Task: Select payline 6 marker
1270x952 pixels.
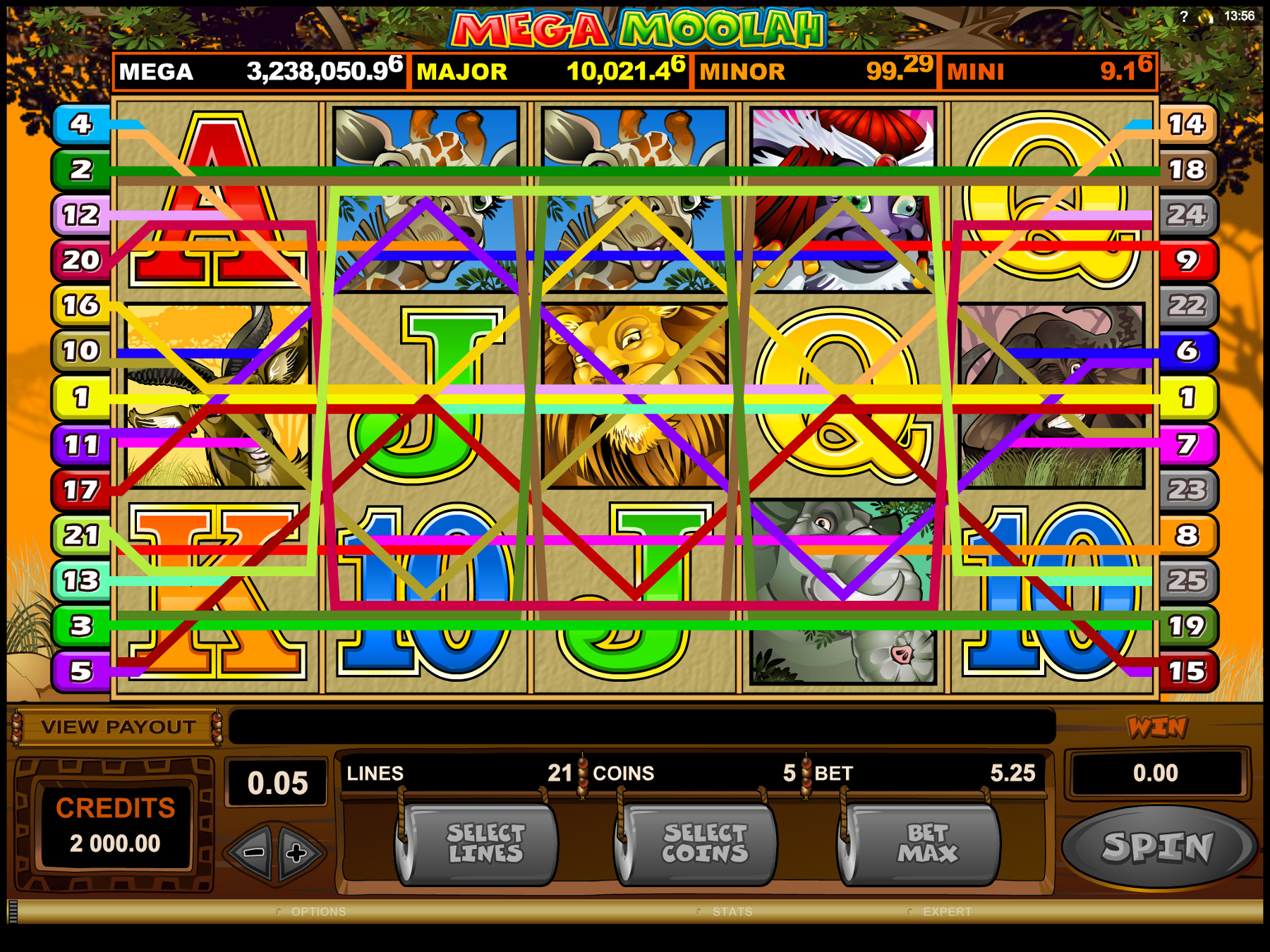Action: pos(1187,350)
